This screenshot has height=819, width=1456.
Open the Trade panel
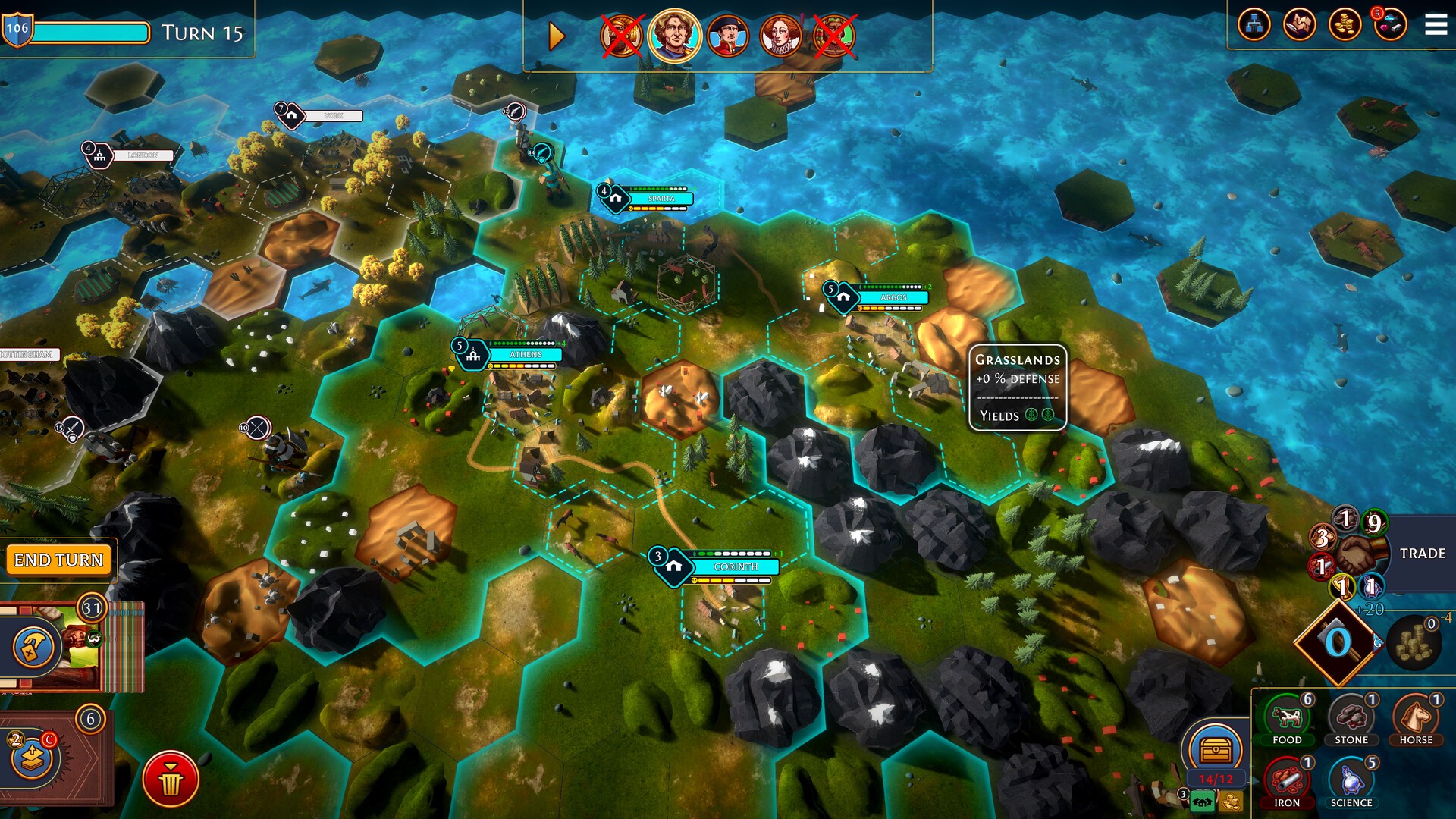pos(1422,554)
